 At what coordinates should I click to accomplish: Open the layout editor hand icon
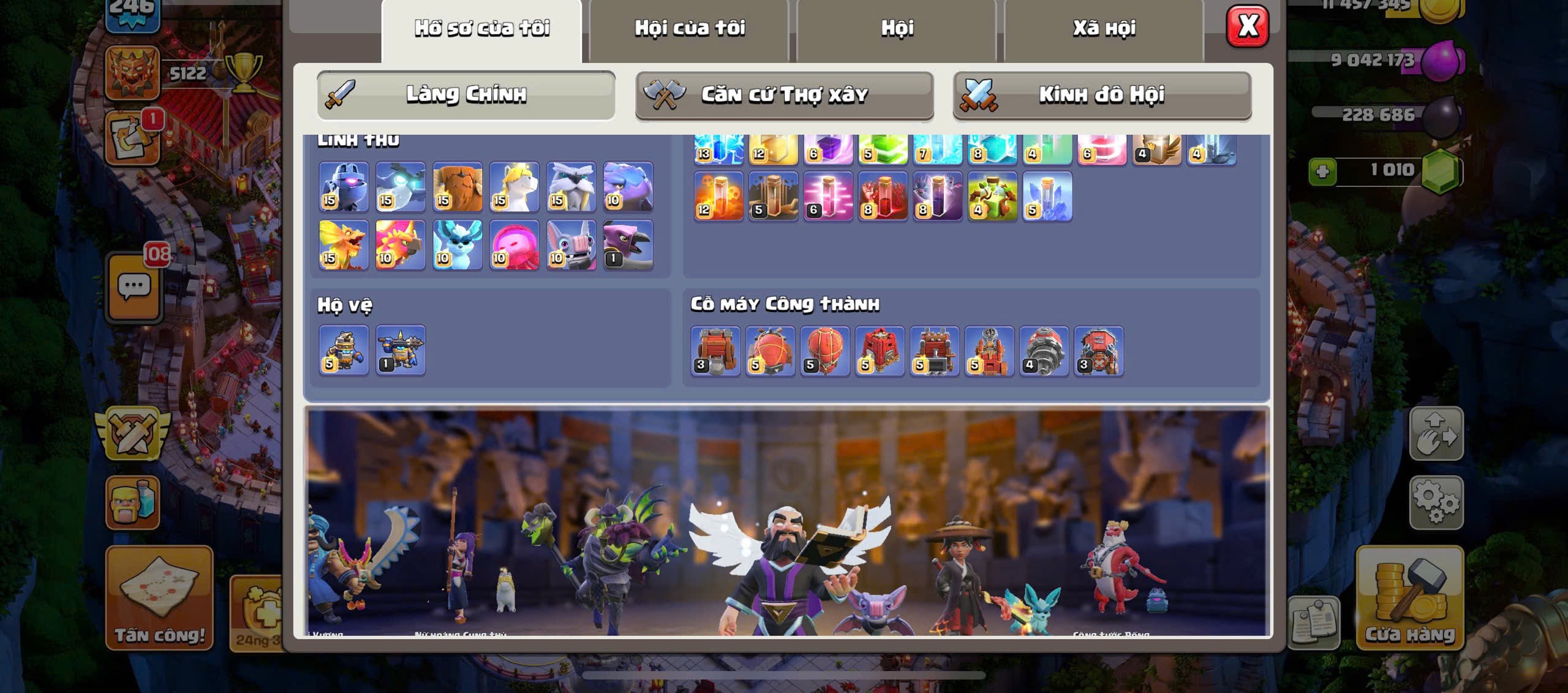(x=1436, y=434)
